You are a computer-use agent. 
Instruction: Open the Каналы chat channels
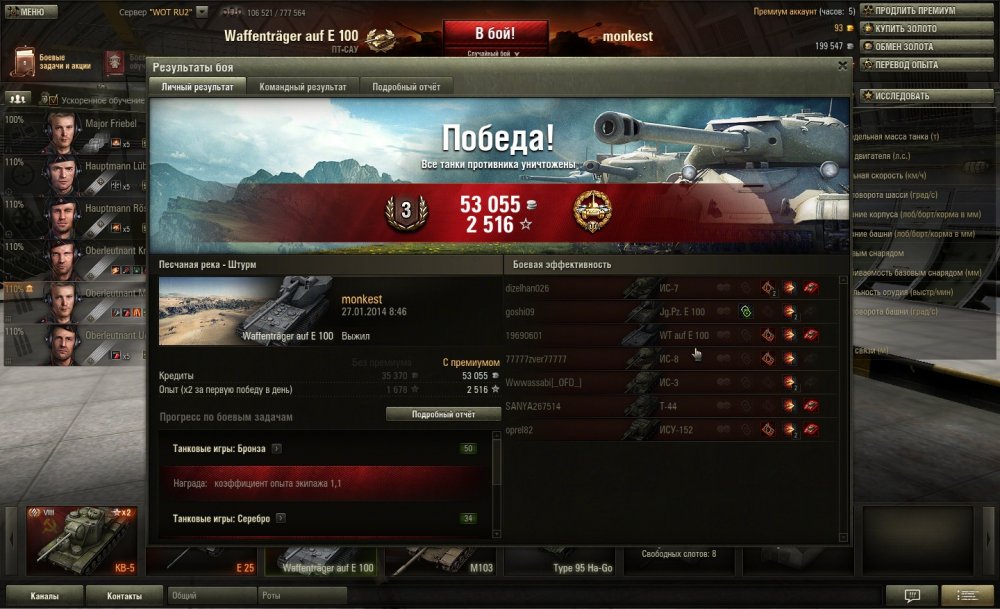pos(43,595)
